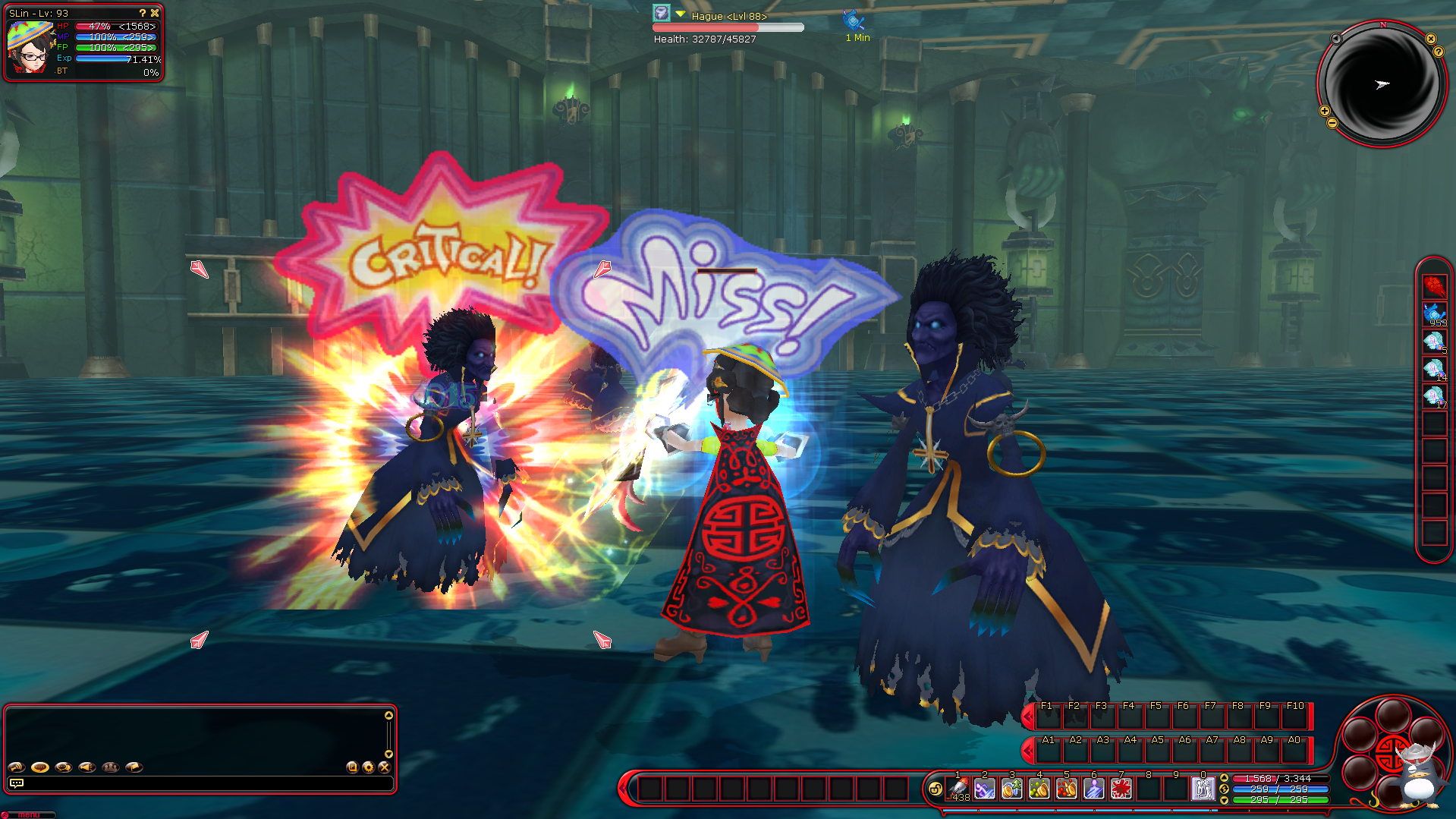Select the megaphone shout chat channel

pos(87,767)
